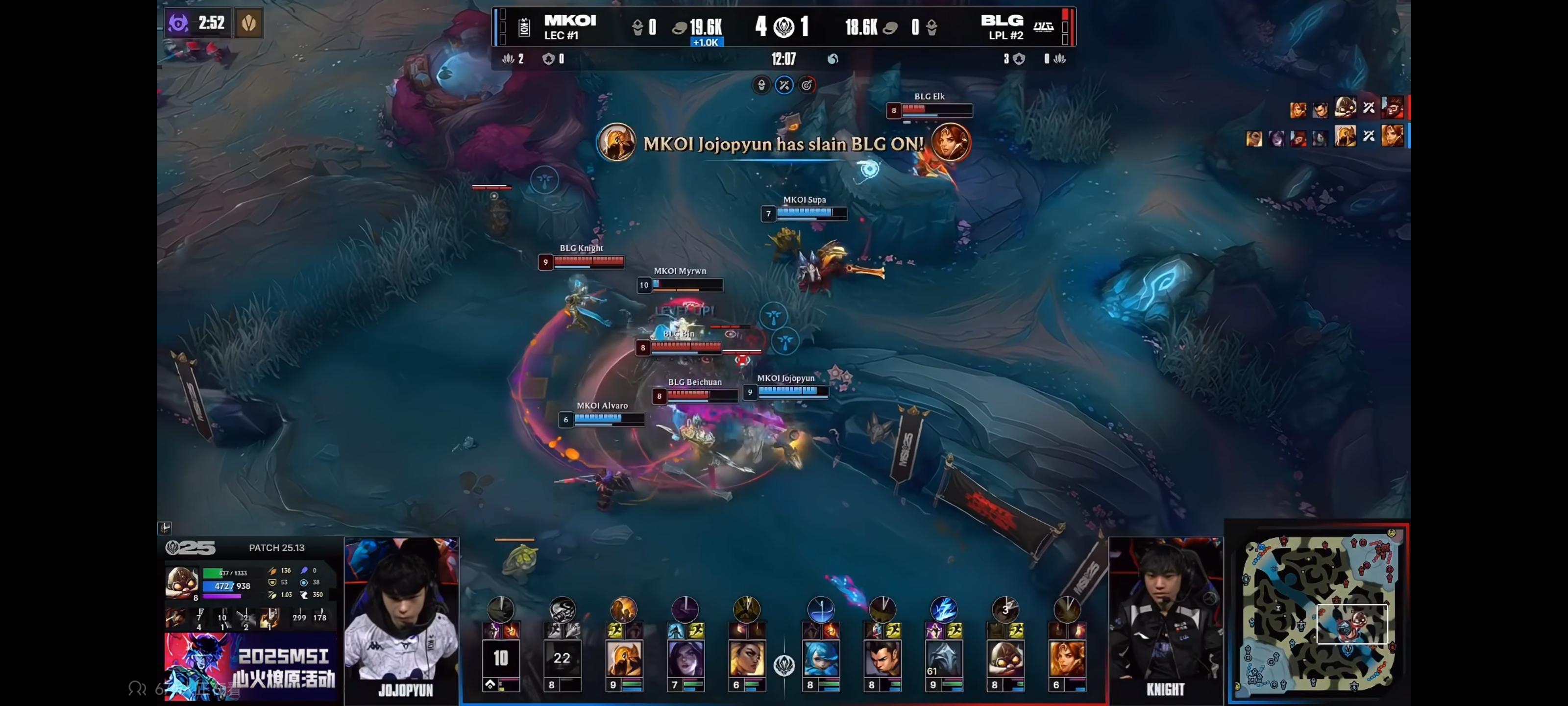Click the Azir icon in the kill feed

(x=1345, y=136)
